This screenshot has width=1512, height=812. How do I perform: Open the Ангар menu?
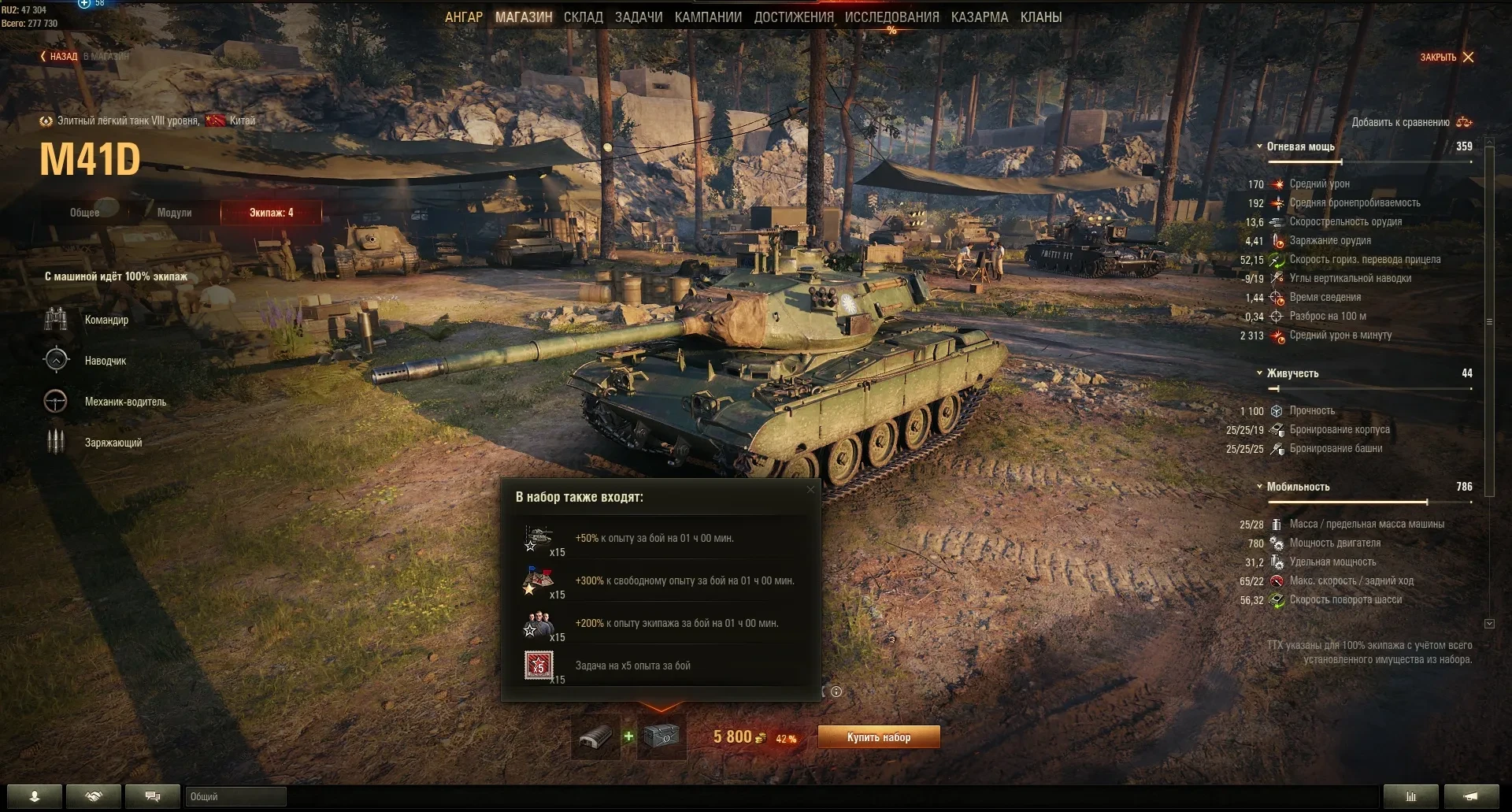click(x=464, y=17)
